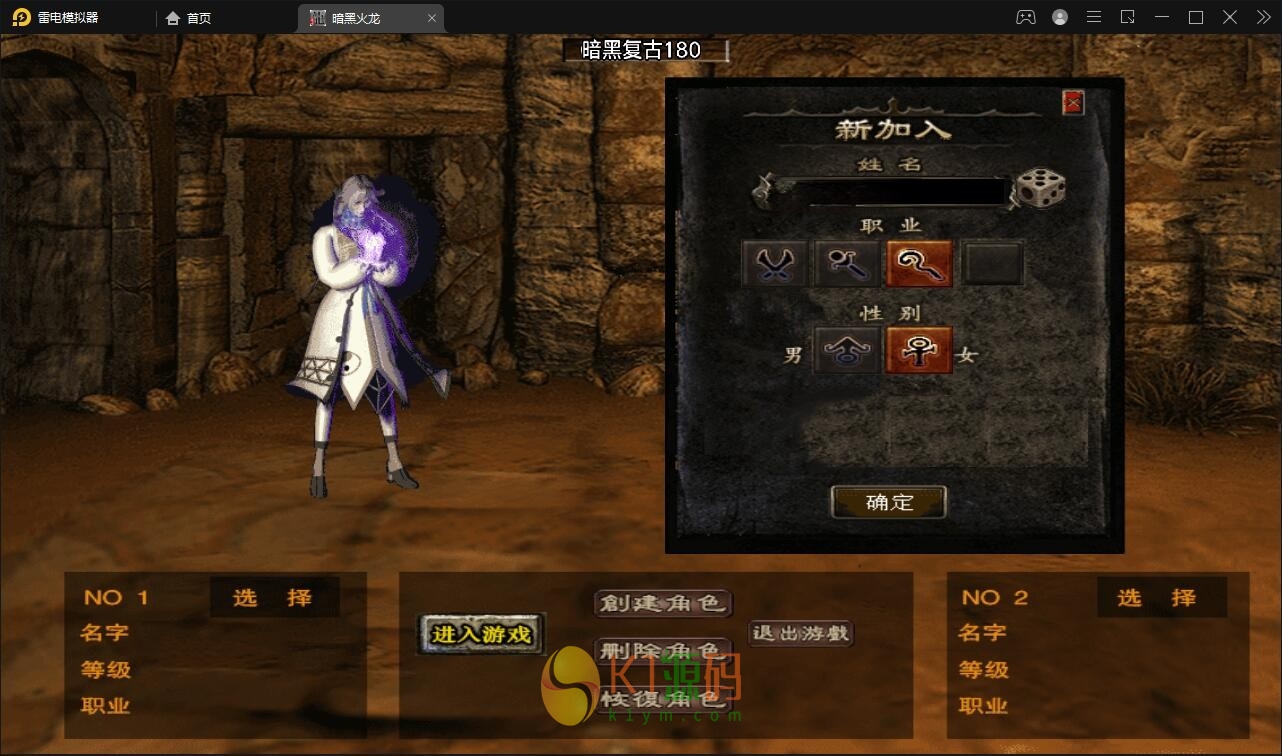The image size is (1282, 756).
Task: Click the gamepad icon in the title bar
Action: (1025, 17)
